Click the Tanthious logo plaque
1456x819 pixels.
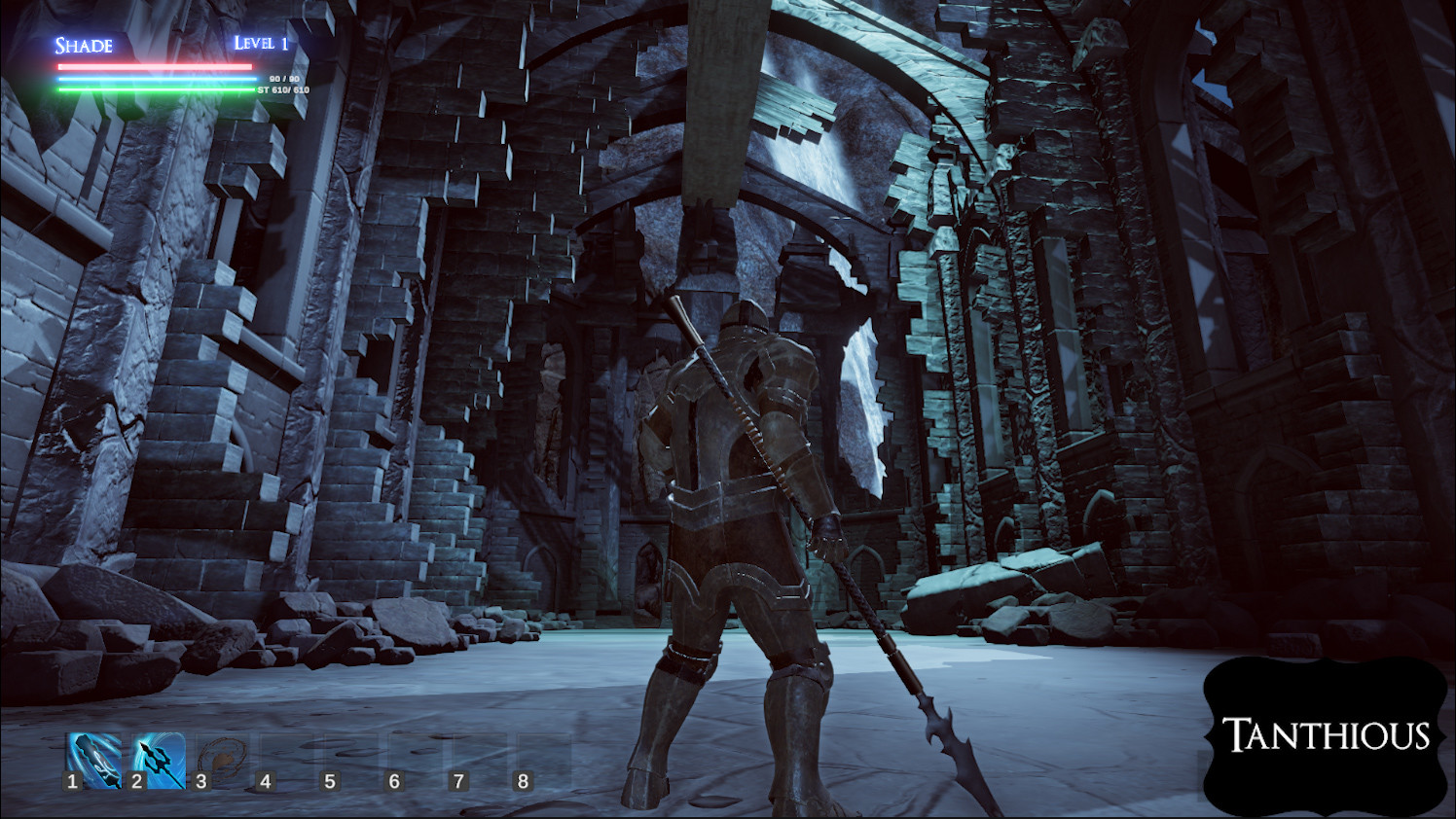tap(1326, 737)
